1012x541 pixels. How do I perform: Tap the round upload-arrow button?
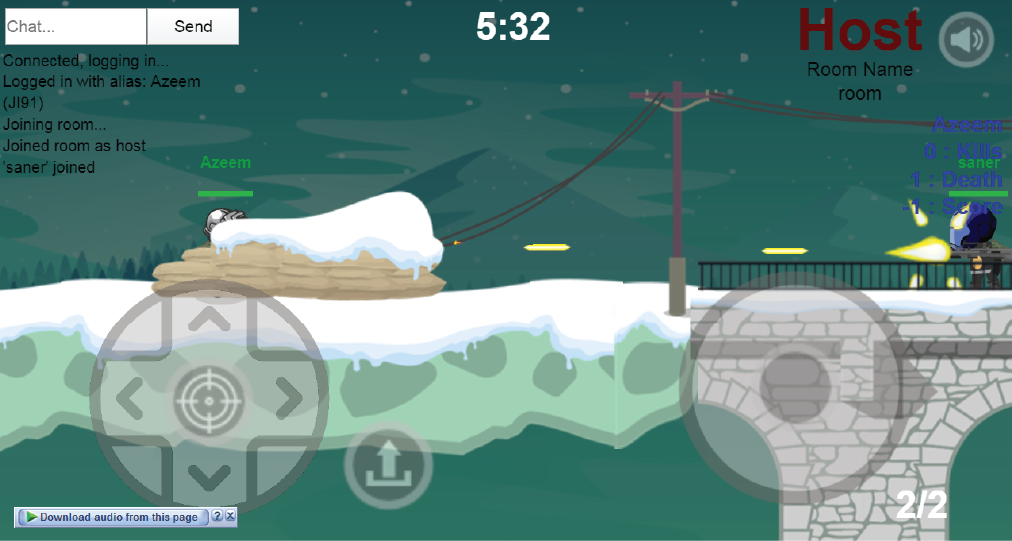pyautogui.click(x=388, y=466)
